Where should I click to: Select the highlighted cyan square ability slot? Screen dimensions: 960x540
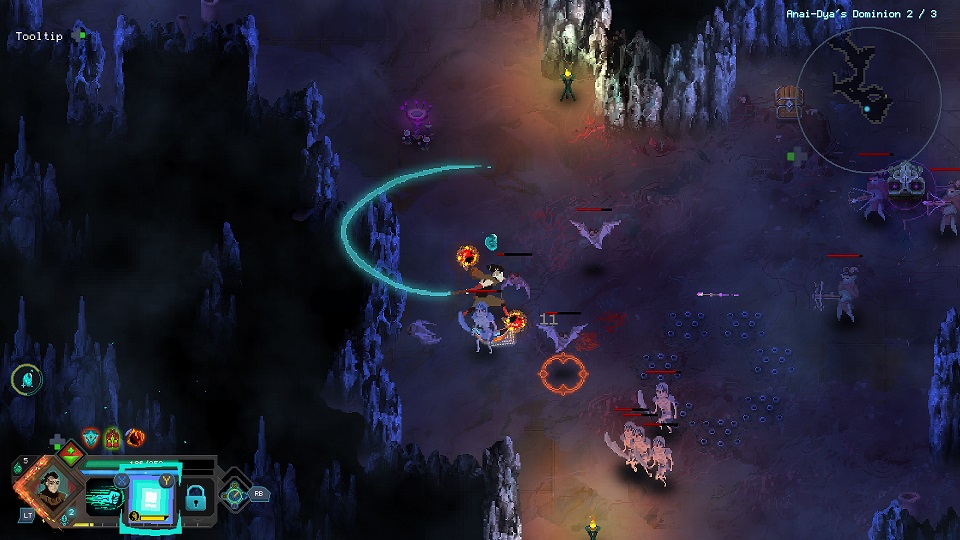pos(152,496)
